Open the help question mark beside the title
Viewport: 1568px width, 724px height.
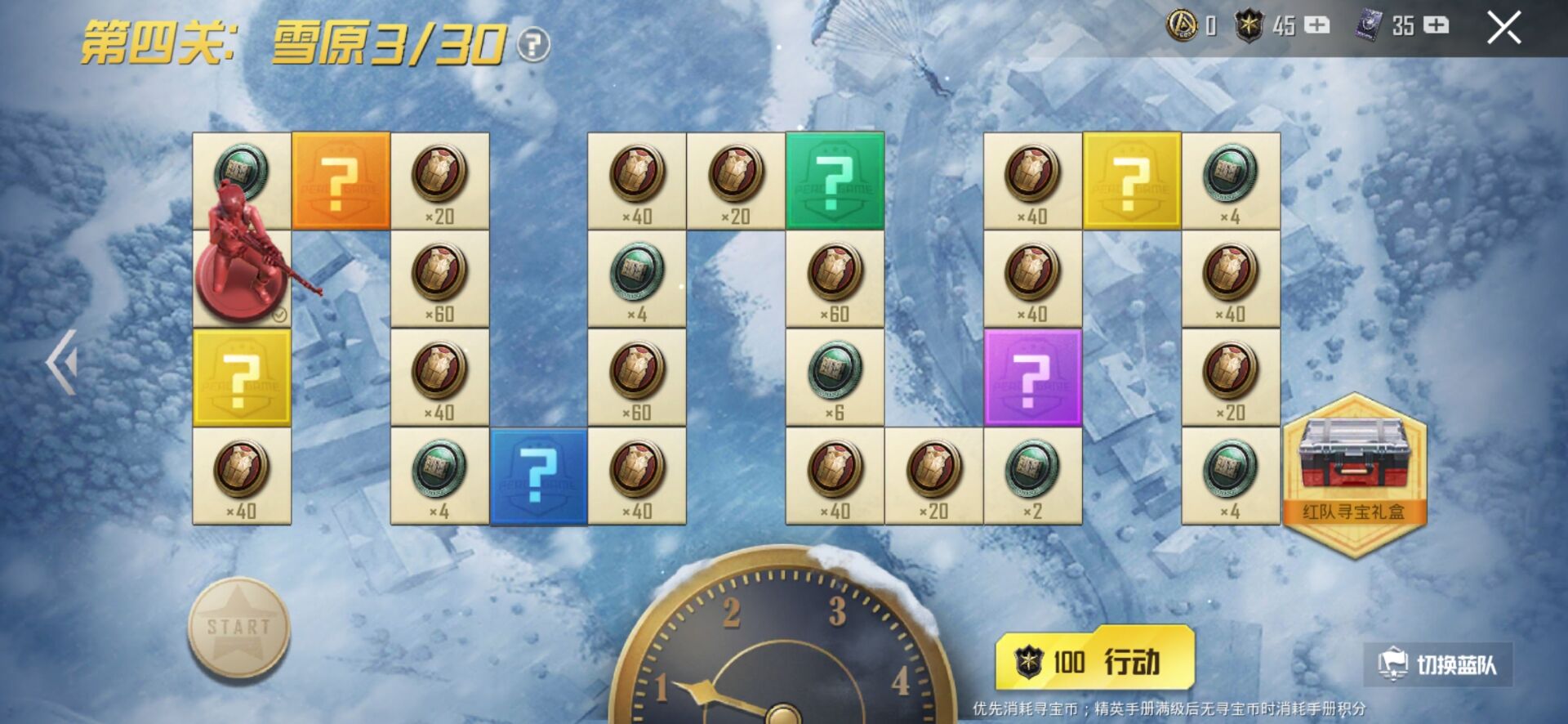pyautogui.click(x=534, y=44)
